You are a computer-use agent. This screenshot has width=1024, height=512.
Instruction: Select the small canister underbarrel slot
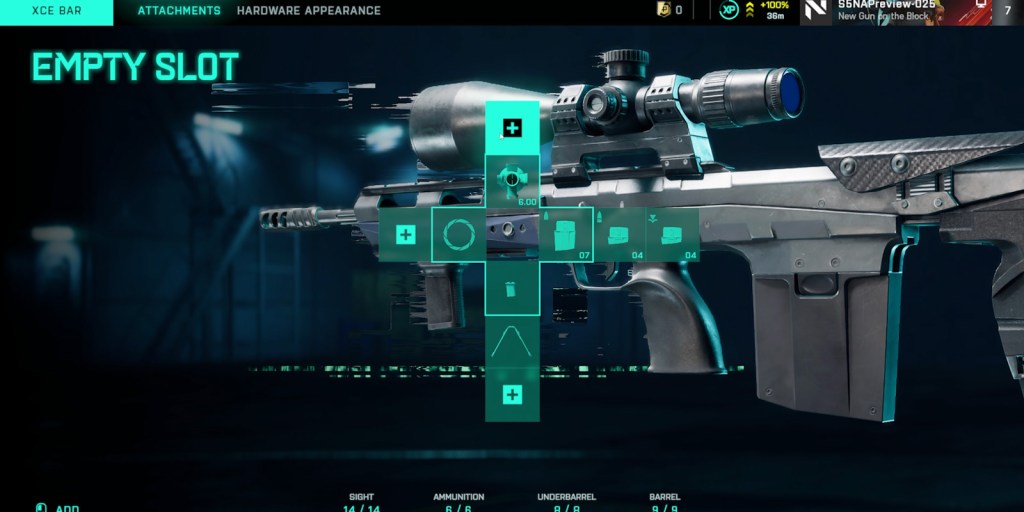(x=512, y=289)
